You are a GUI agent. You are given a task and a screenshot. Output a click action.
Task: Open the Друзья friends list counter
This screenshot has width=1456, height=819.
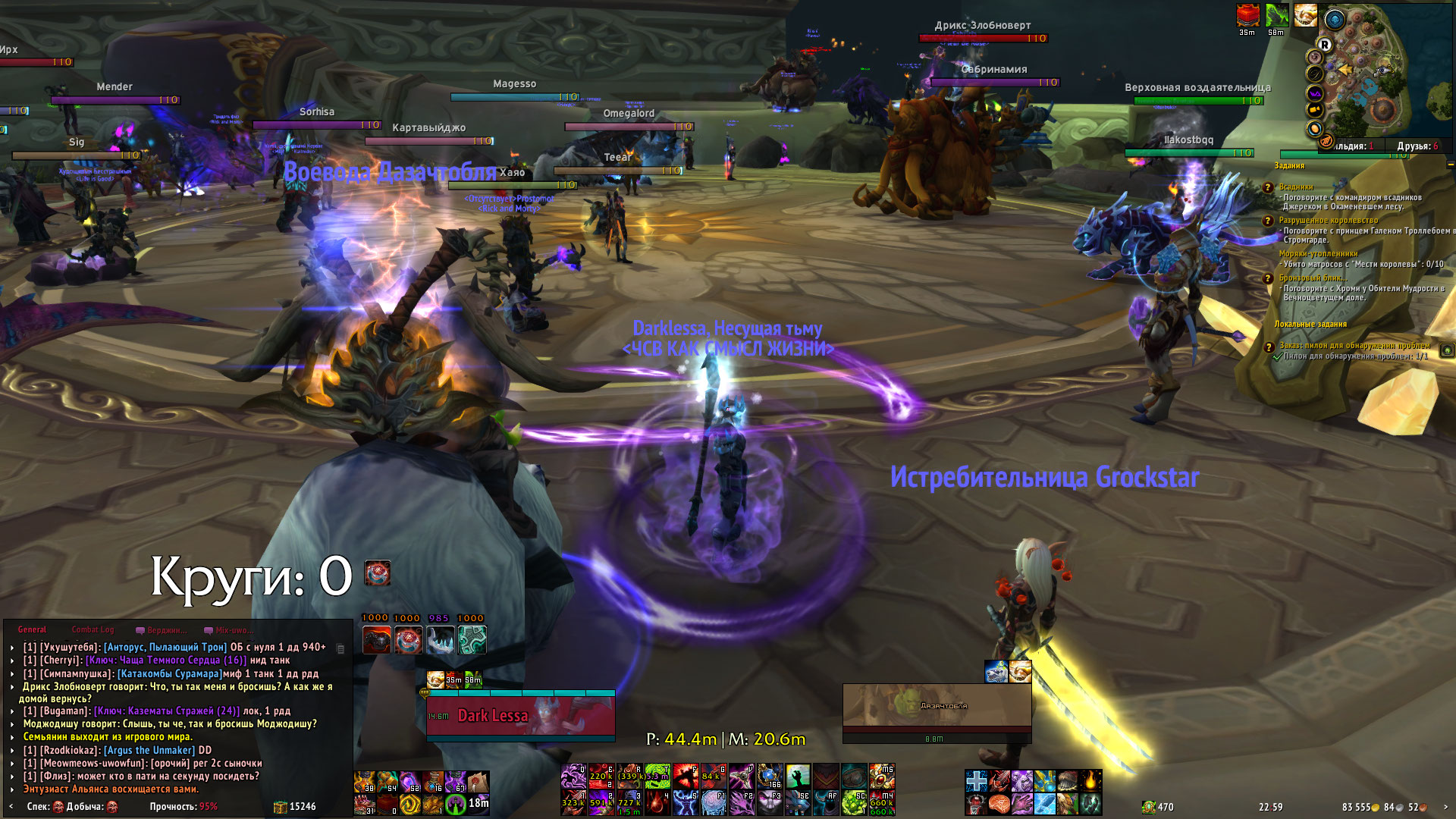[x=1417, y=146]
